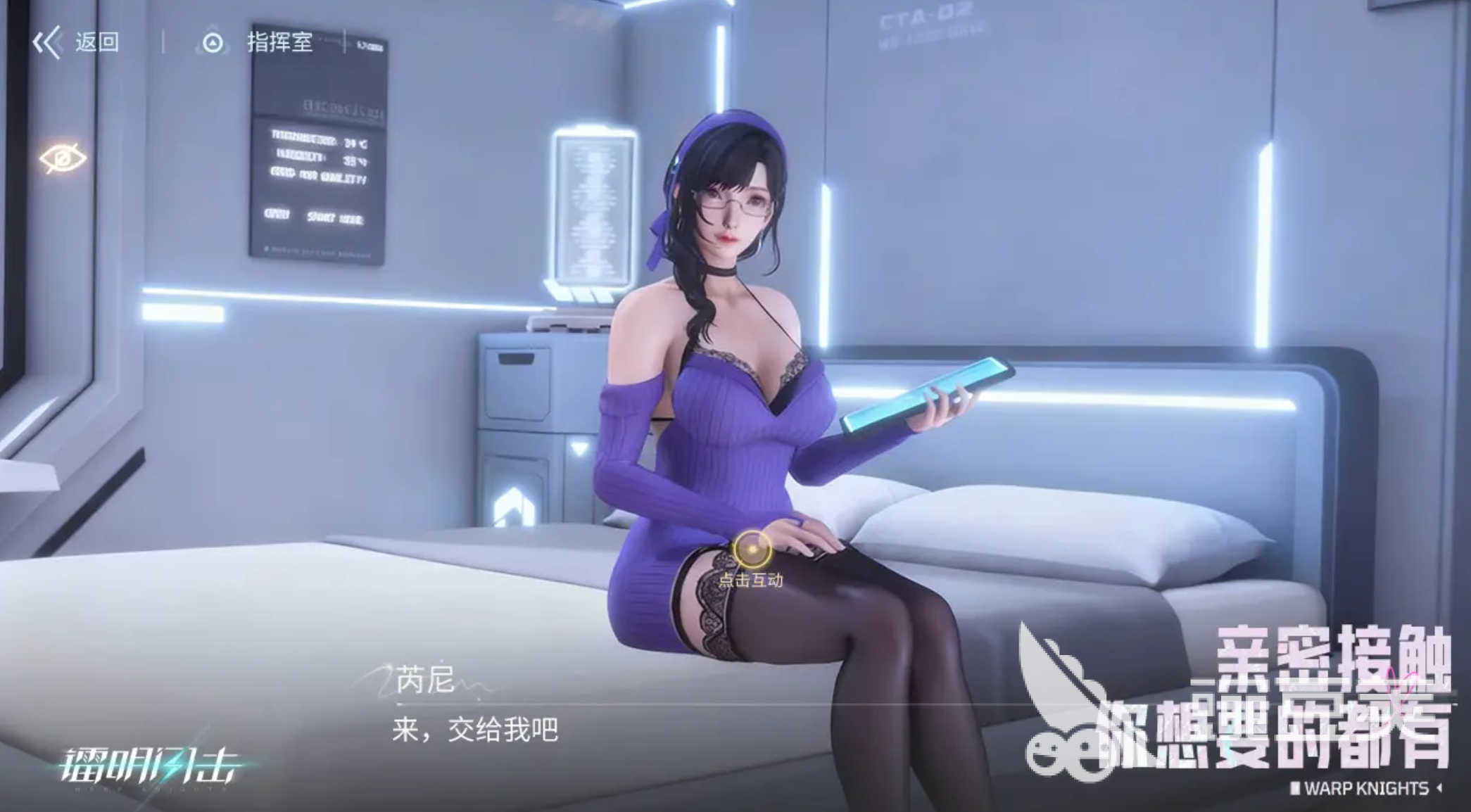Select the 指挥室 room label
This screenshot has width=1471, height=812.
[279, 42]
